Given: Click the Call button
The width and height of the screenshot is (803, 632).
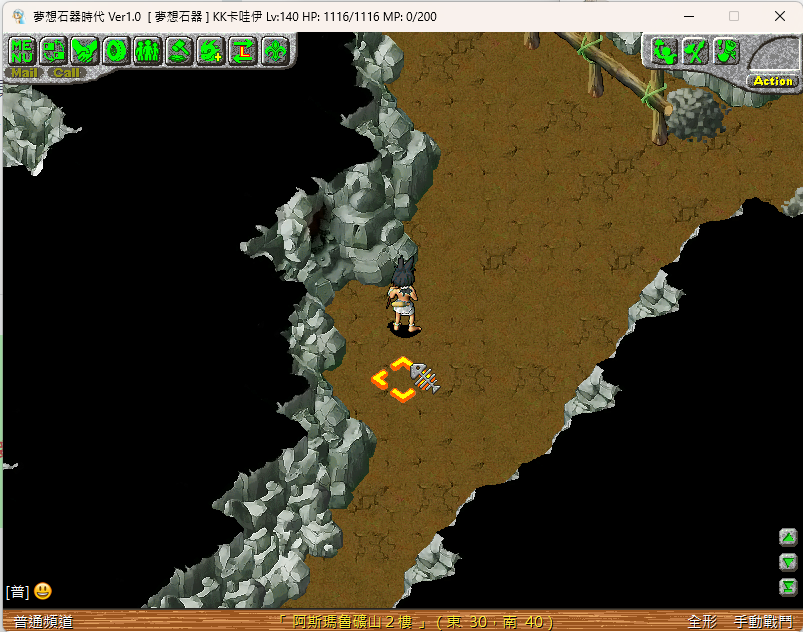Looking at the screenshot, I should (67, 73).
